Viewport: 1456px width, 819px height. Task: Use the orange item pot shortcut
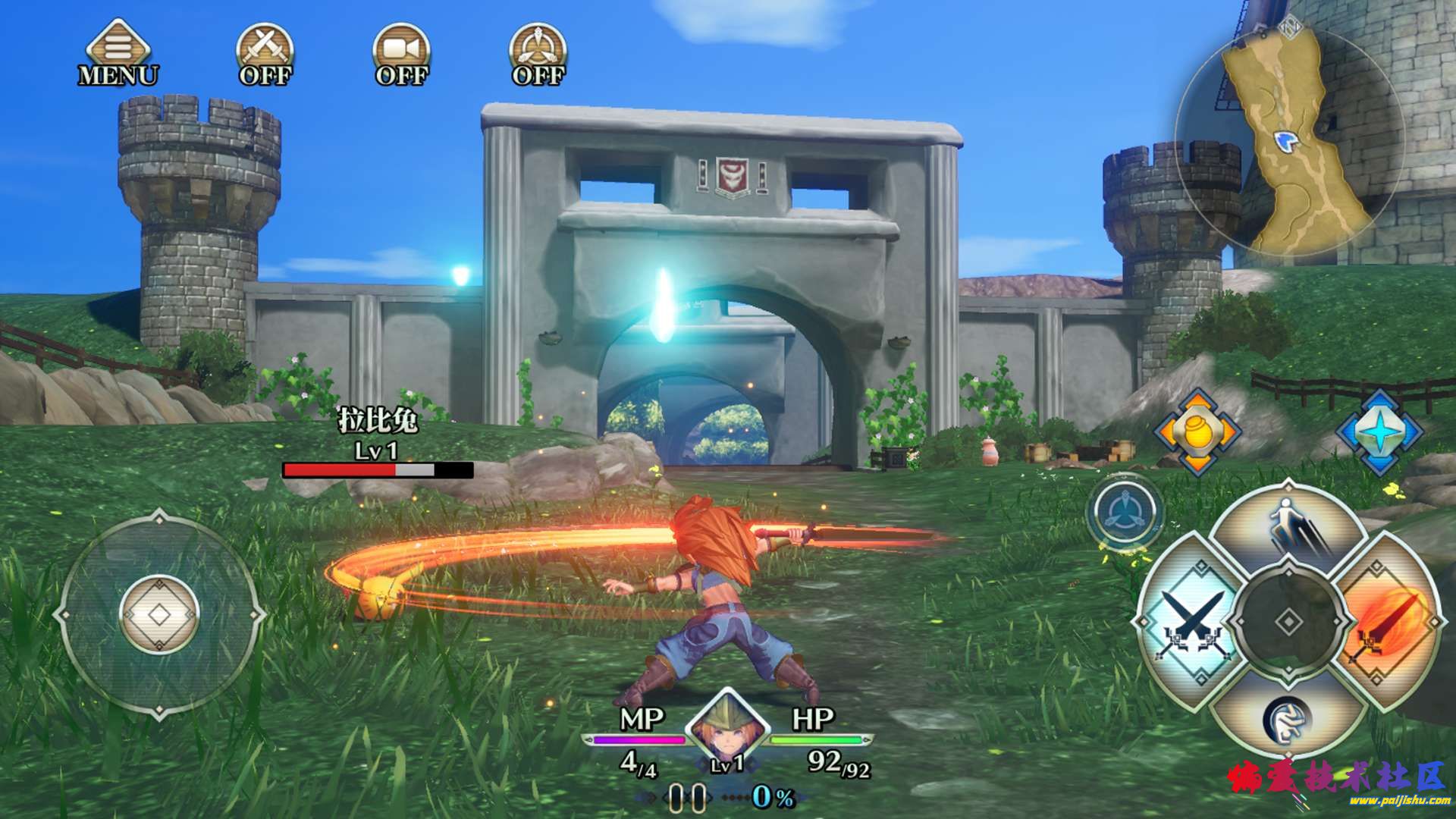click(x=1197, y=432)
